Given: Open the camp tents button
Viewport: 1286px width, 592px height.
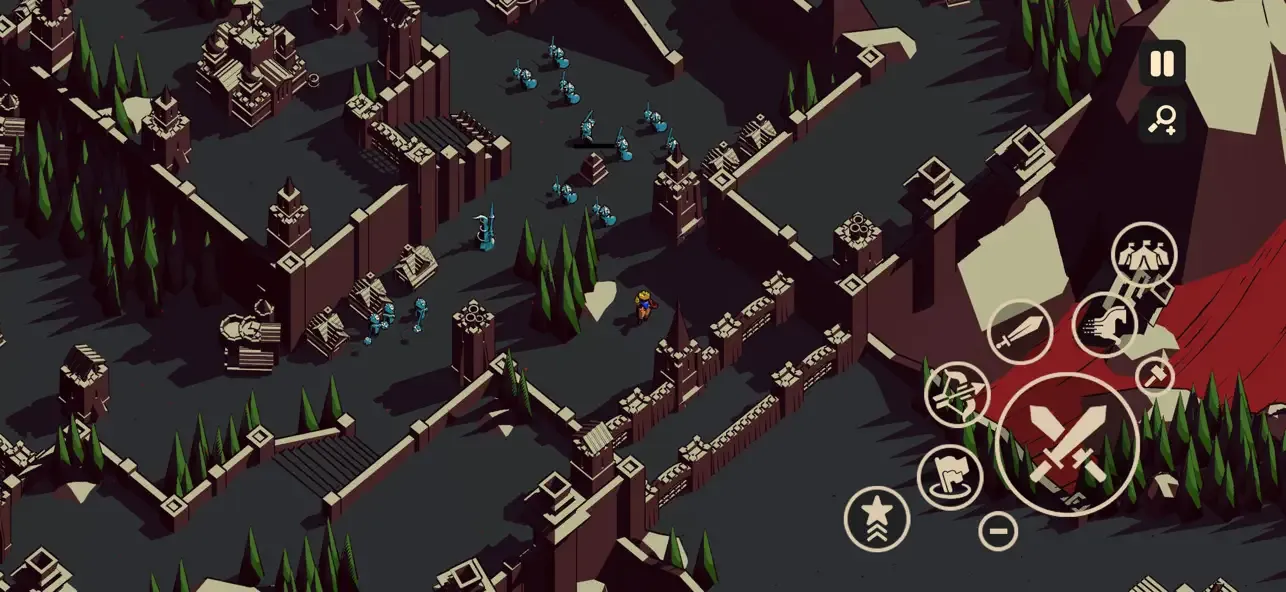Looking at the screenshot, I should click(1143, 255).
